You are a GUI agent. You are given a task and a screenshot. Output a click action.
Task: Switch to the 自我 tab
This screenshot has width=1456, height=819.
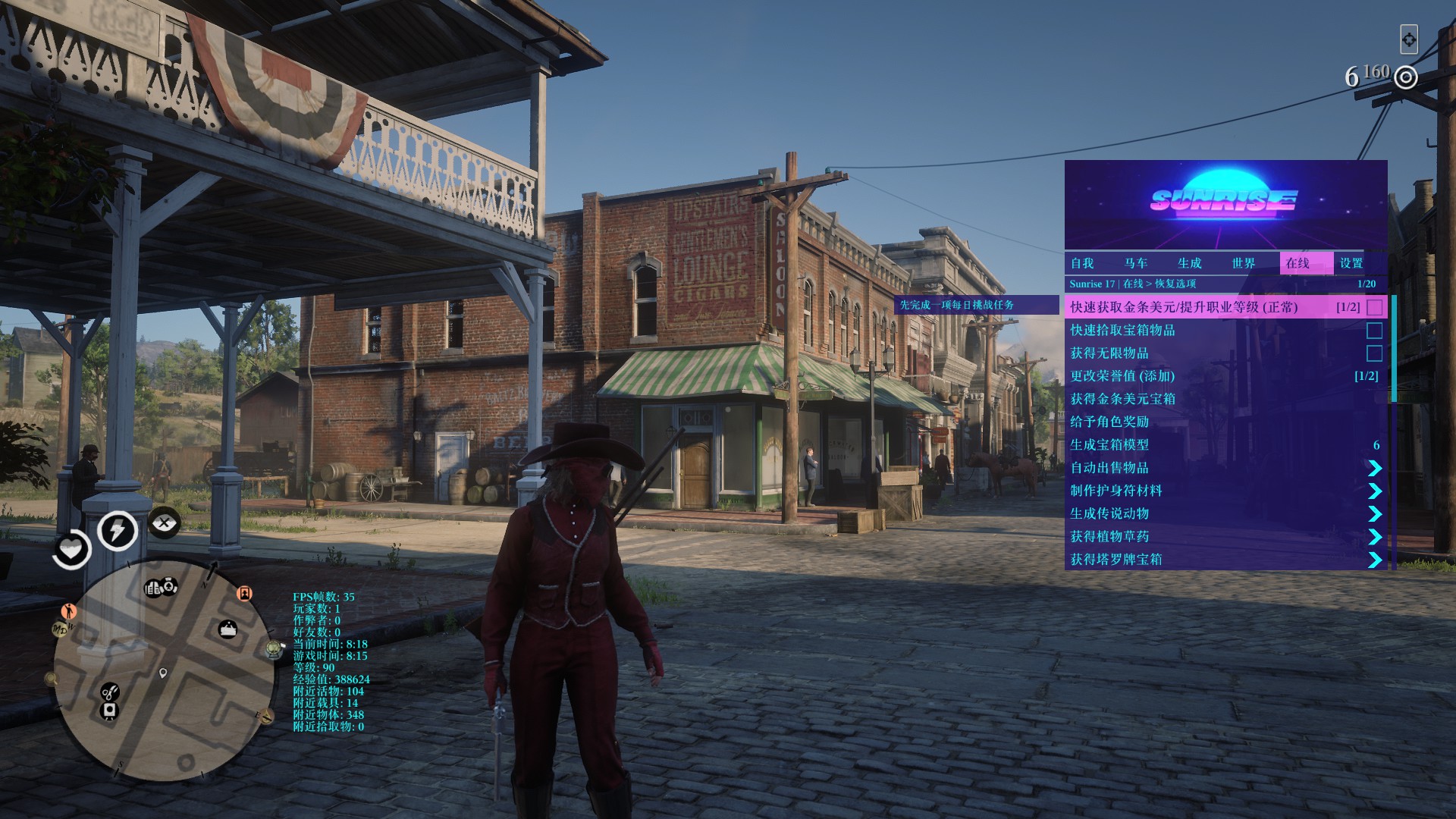point(1082,263)
